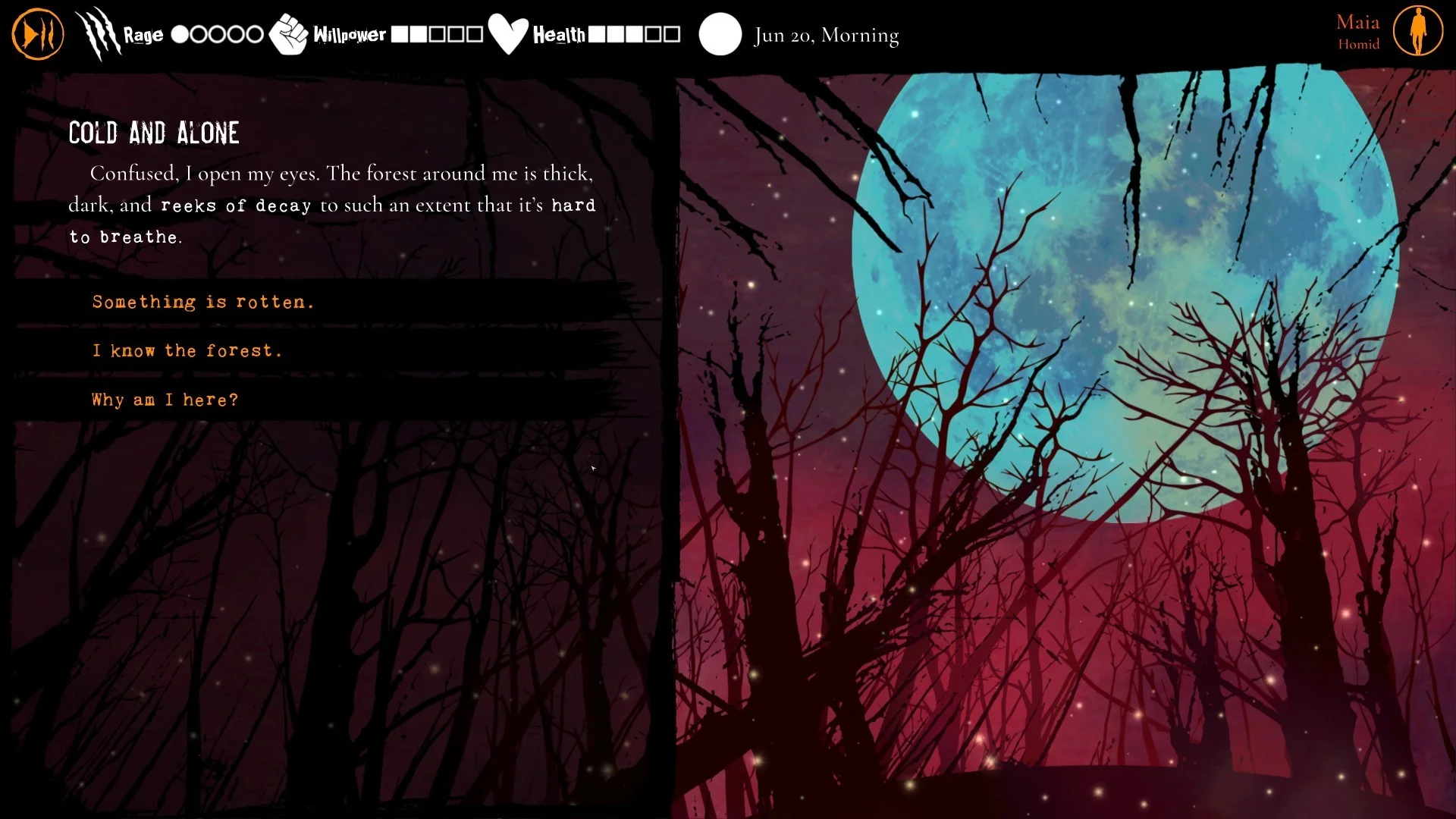Choose the 'Something is rotten.' response
Image resolution: width=1456 pixels, height=819 pixels.
[202, 301]
